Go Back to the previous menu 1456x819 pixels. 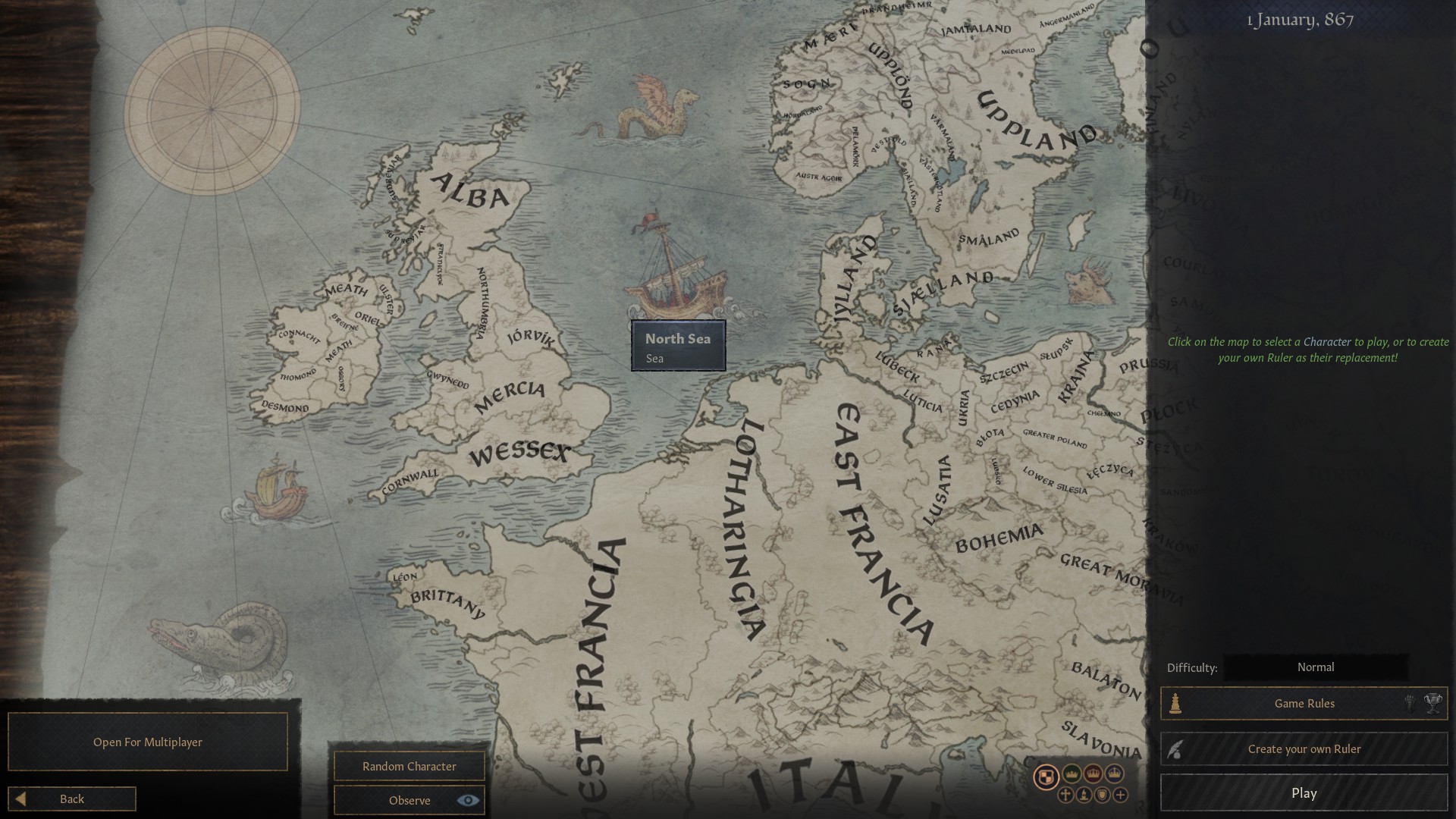point(72,798)
